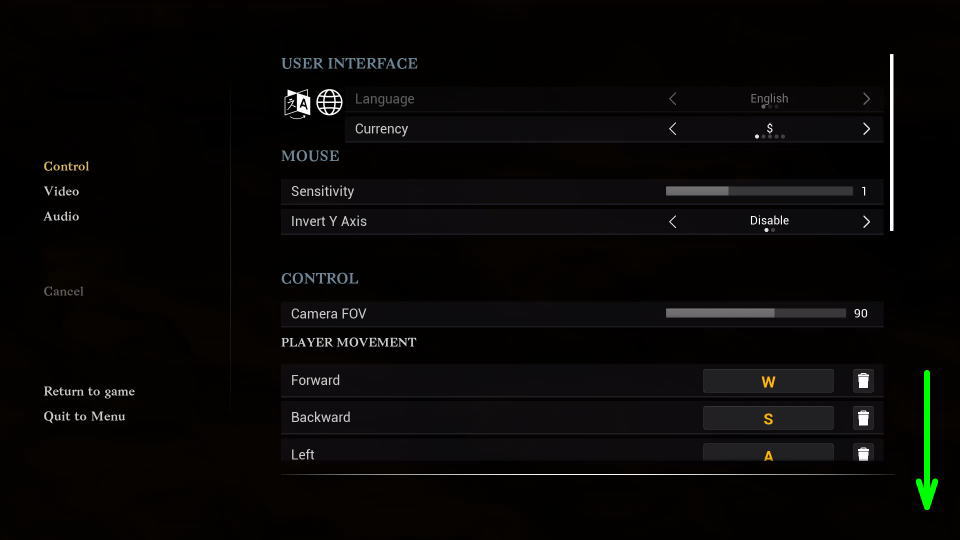Cancel the settings changes
The width and height of the screenshot is (960, 540).
coord(63,291)
